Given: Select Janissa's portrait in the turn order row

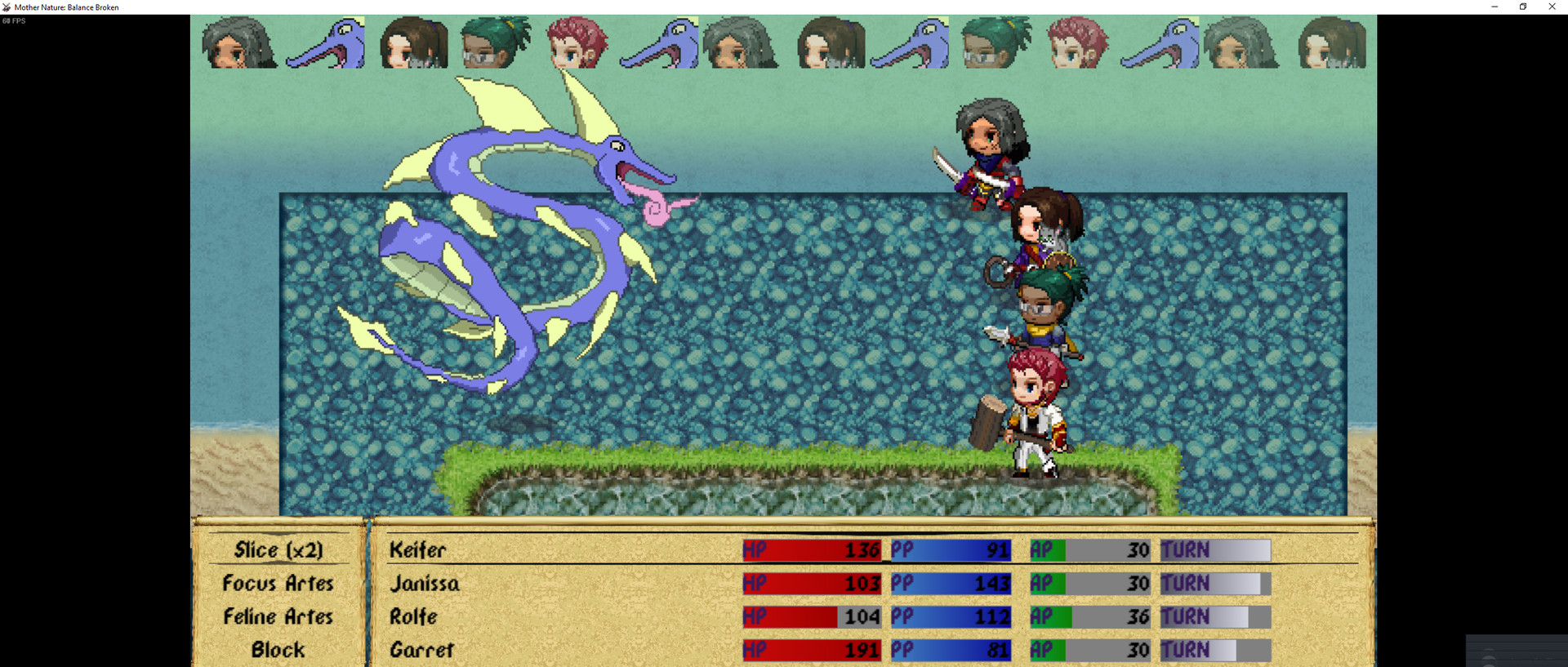Looking at the screenshot, I should point(414,42).
